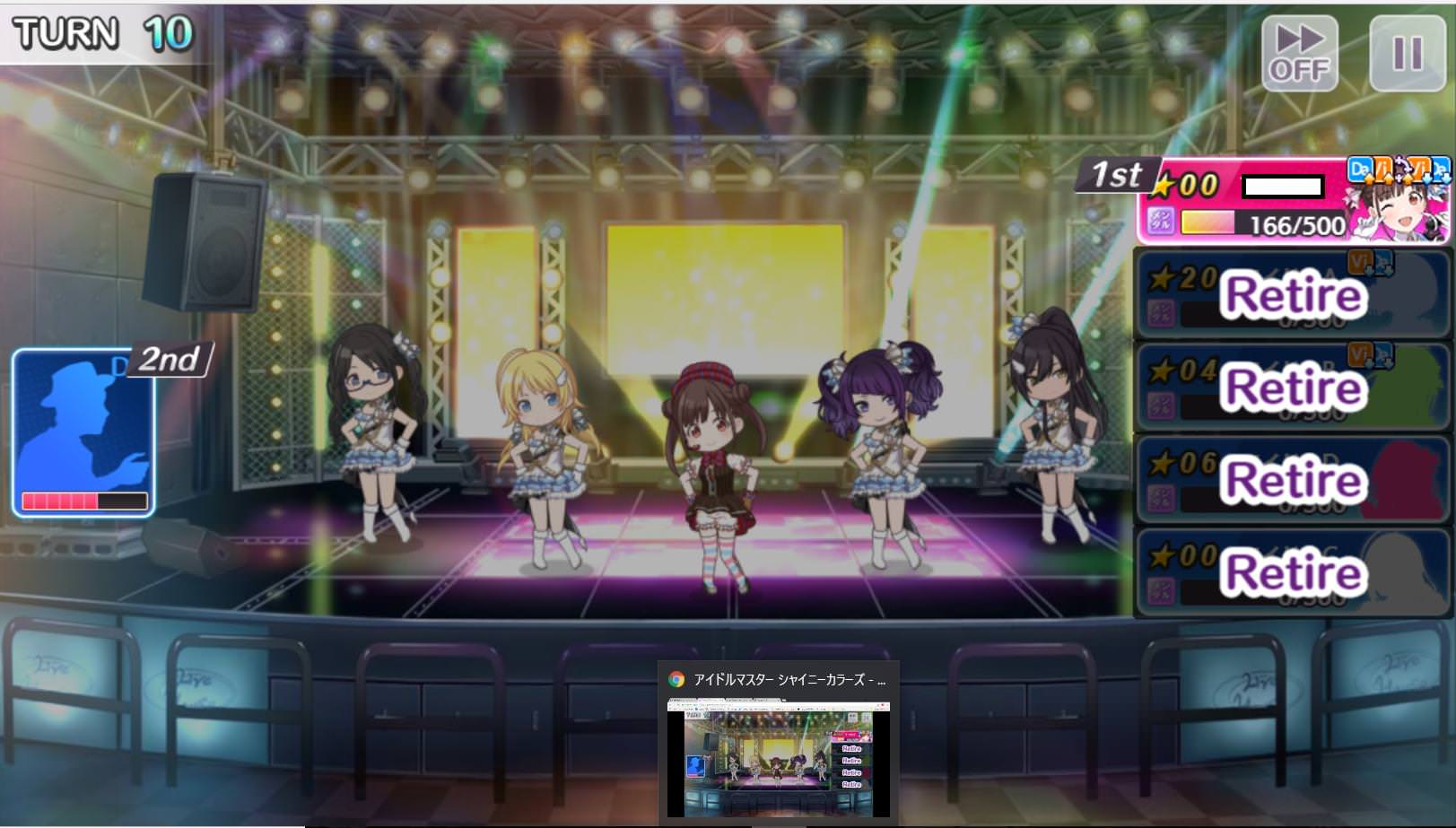This screenshot has width=1456, height=828.
Task: Select the 1st place idol panel
Action: coord(1292,204)
